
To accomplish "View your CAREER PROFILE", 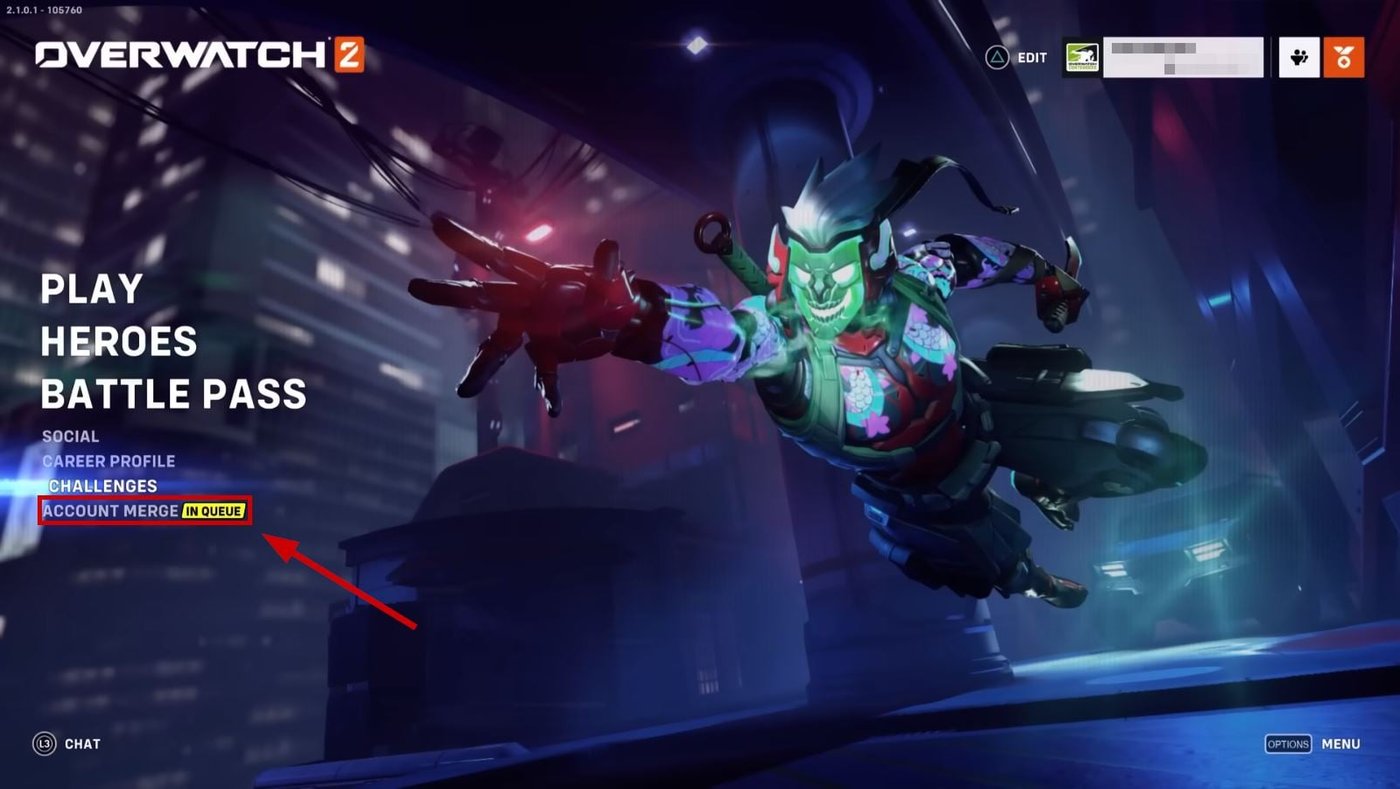I will tap(109, 461).
